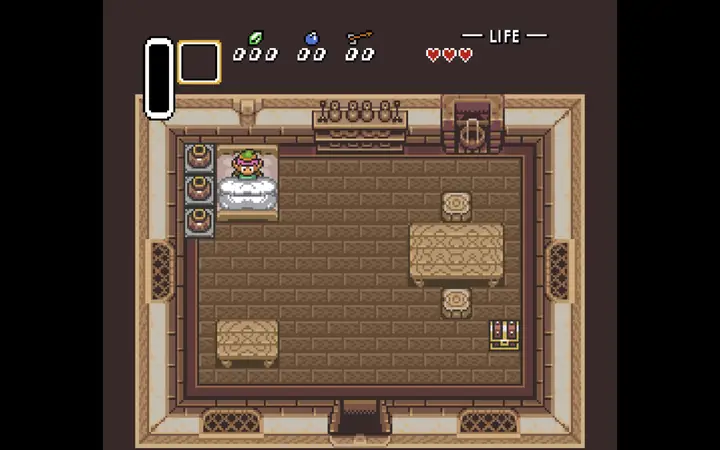Screen dimensions: 720x450
Task: Click the green rupee icon
Action: coord(255,38)
